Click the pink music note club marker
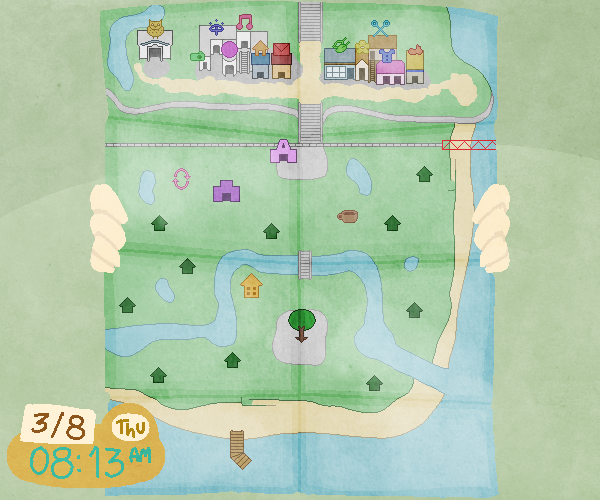Image resolution: width=600 pixels, height=500 pixels. point(244,21)
